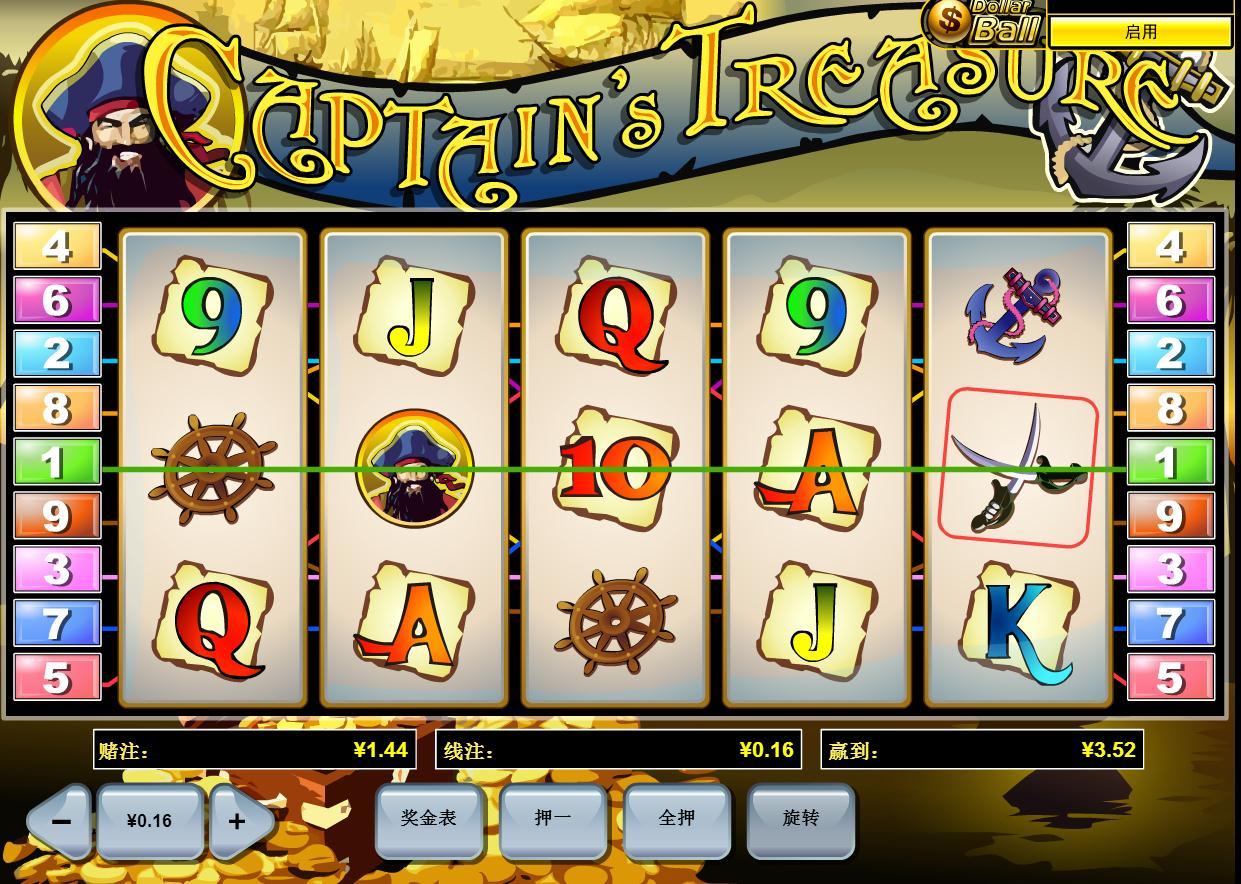Viewport: 1241px width, 884px height.
Task: Choose 全押 to bet max
Action: (677, 819)
